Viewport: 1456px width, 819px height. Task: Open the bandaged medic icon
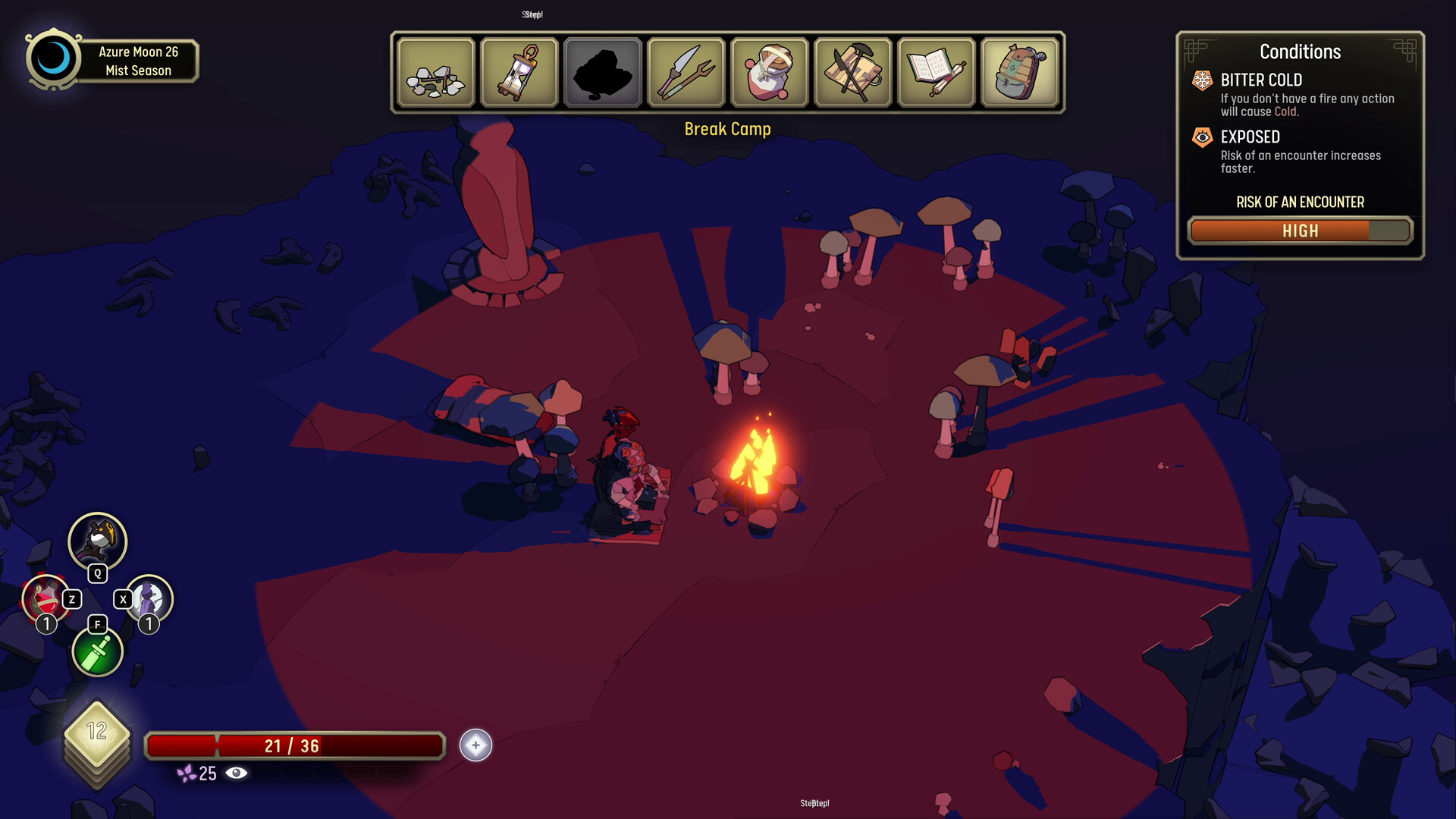pyautogui.click(x=769, y=72)
